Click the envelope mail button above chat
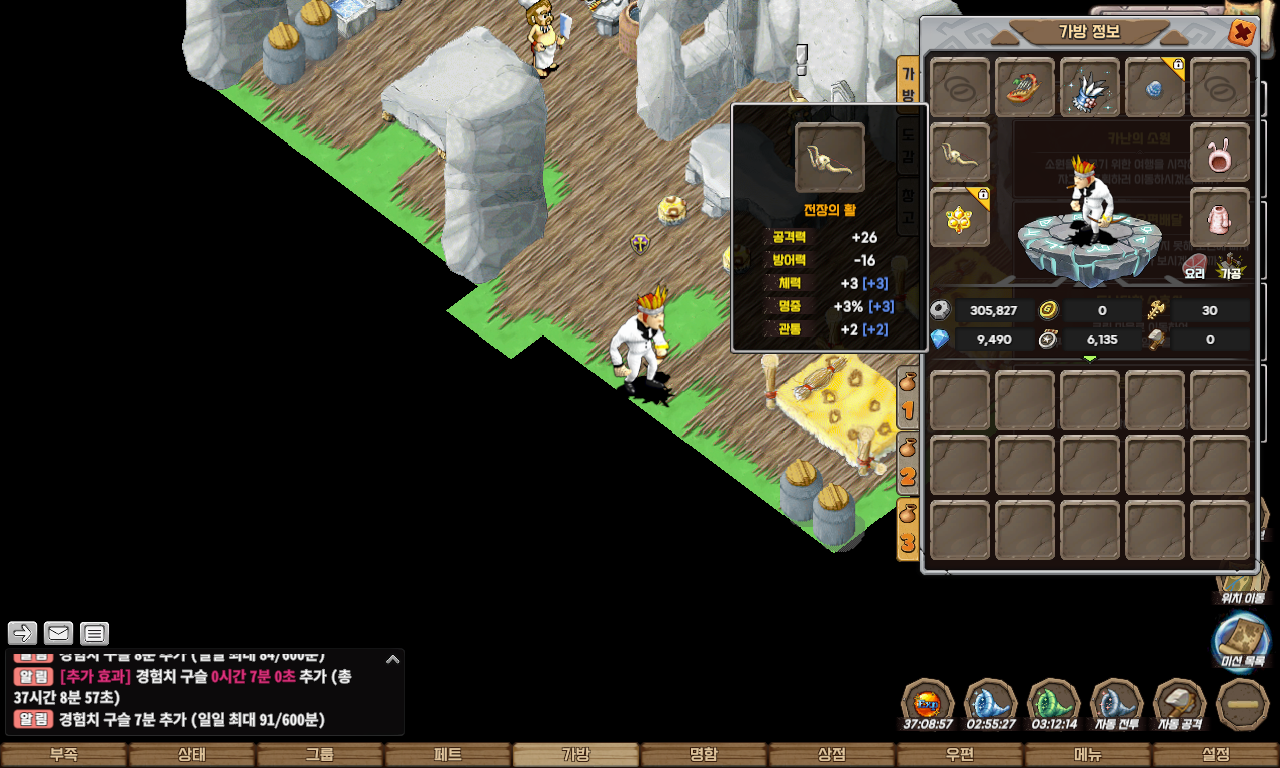 tap(58, 633)
